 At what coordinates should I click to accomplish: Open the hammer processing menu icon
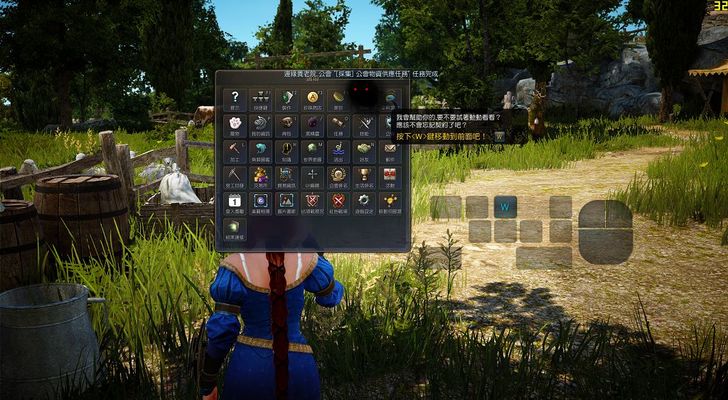click(x=235, y=149)
